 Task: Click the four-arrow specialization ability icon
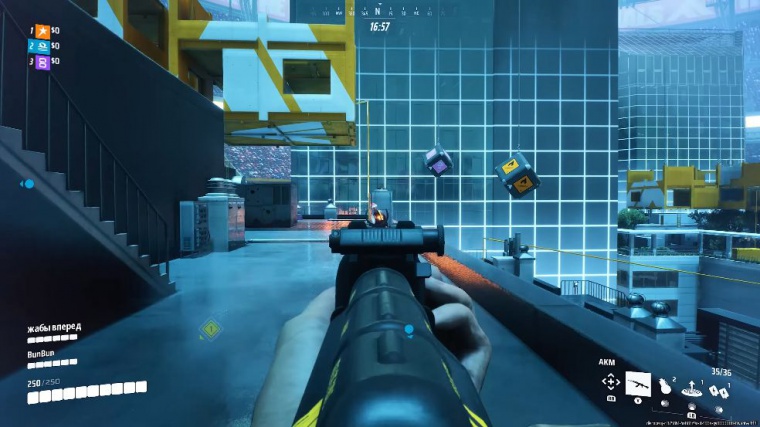(x=610, y=382)
